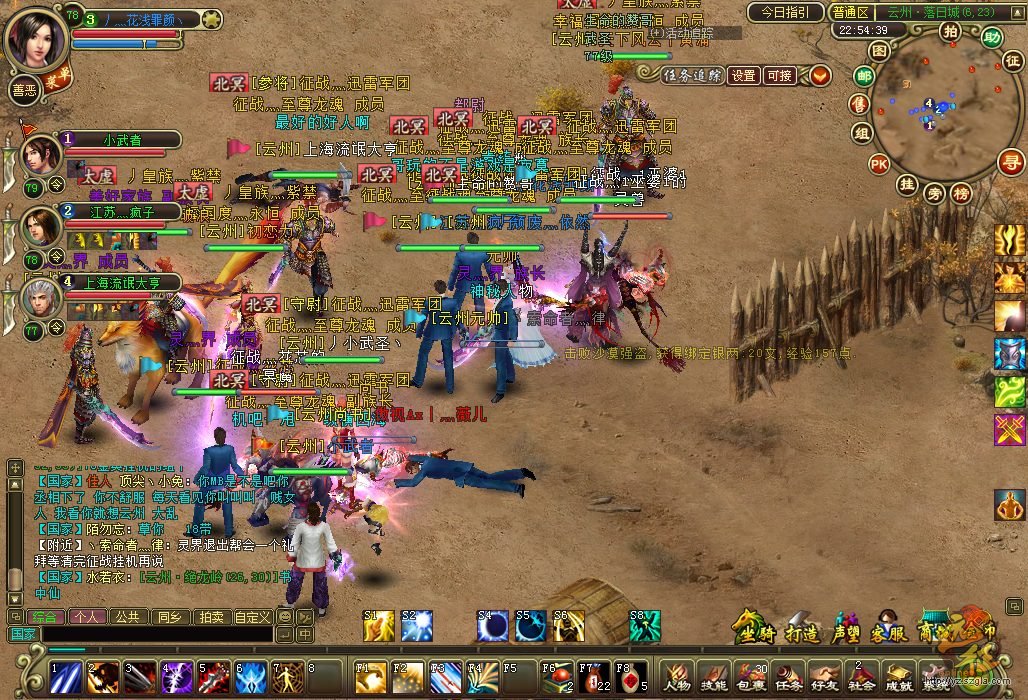Click the 设置 button beside quest tracker
Image resolution: width=1028 pixels, height=700 pixels.
[x=743, y=75]
